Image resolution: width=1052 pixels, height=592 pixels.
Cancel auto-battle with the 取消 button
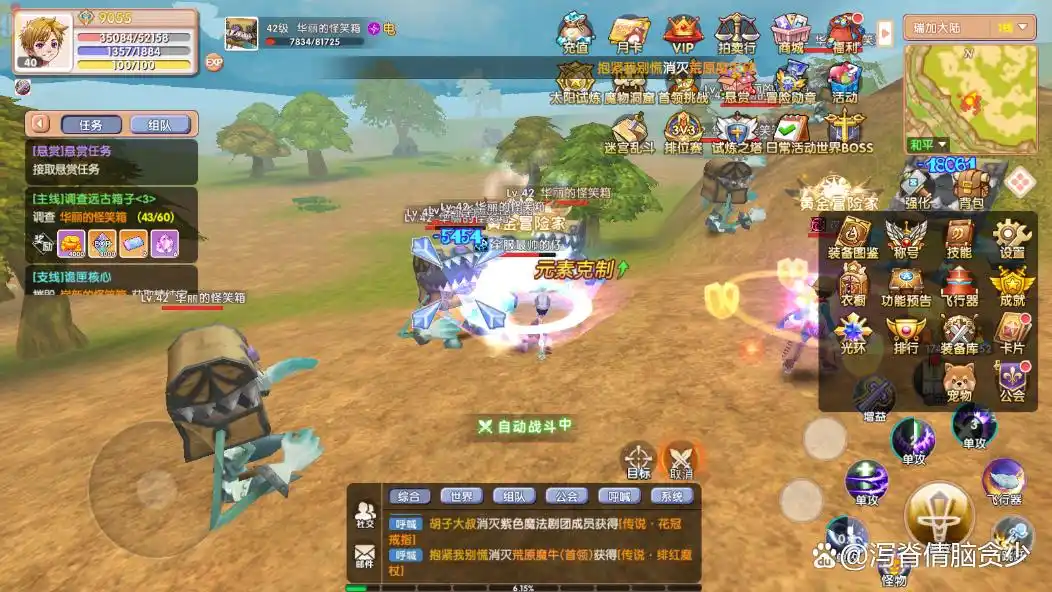[681, 460]
